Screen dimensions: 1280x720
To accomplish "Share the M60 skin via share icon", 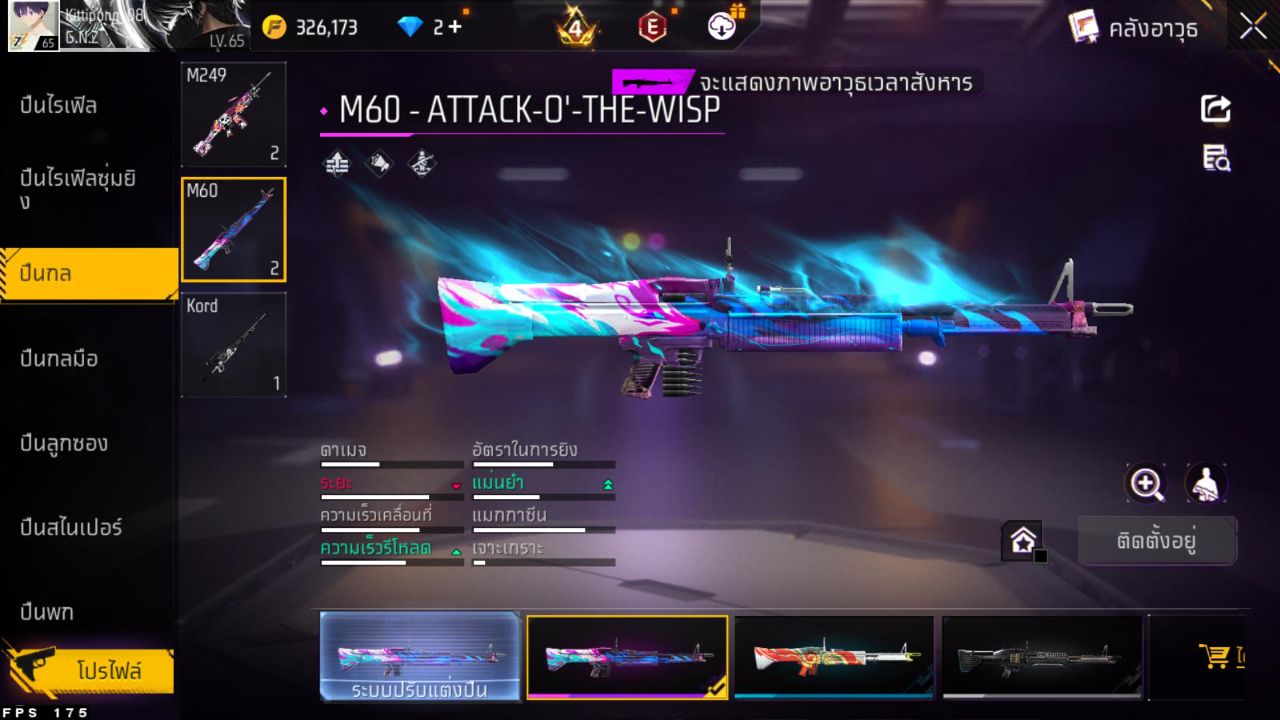I will point(1215,110).
